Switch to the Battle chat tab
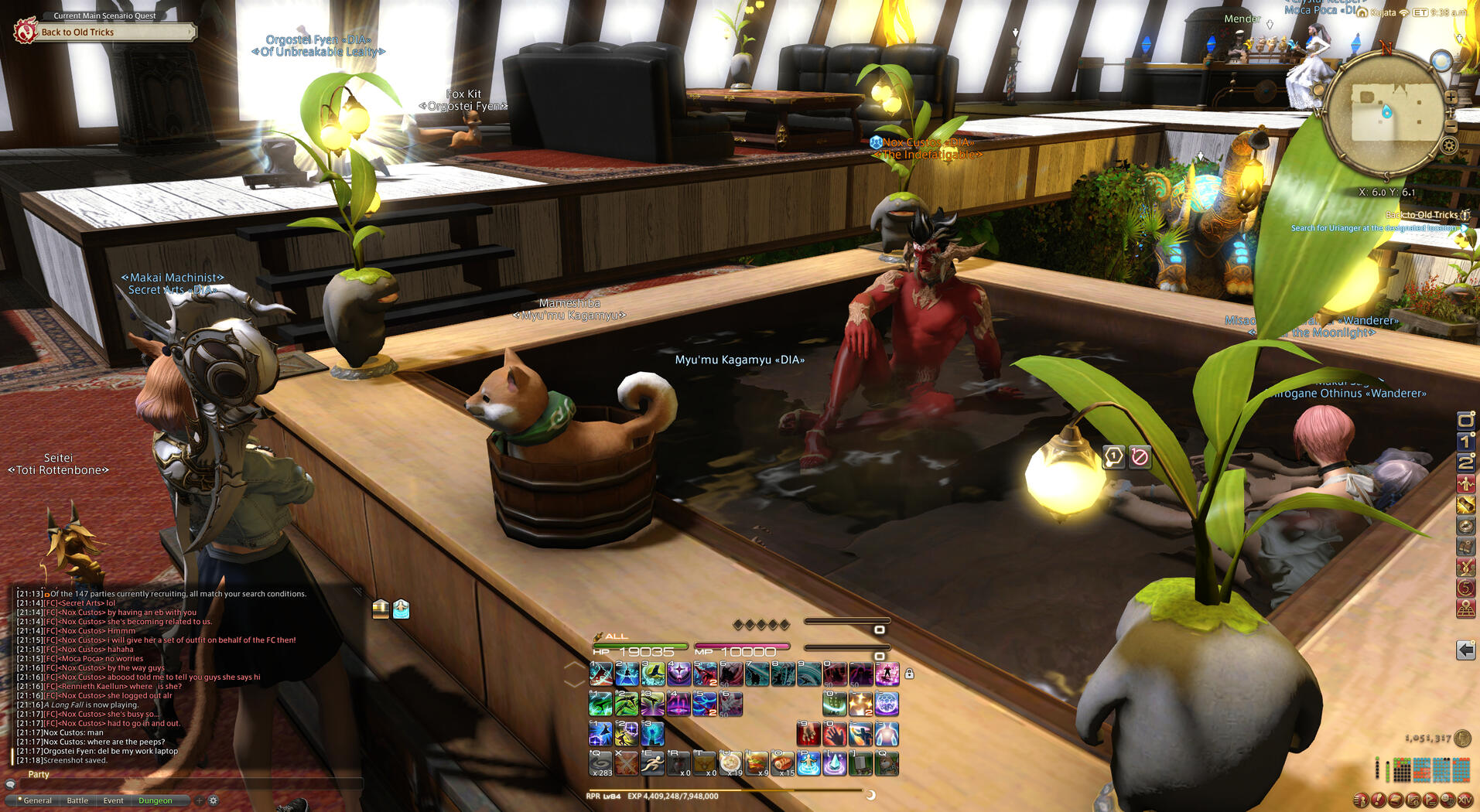1480x812 pixels. (77, 800)
